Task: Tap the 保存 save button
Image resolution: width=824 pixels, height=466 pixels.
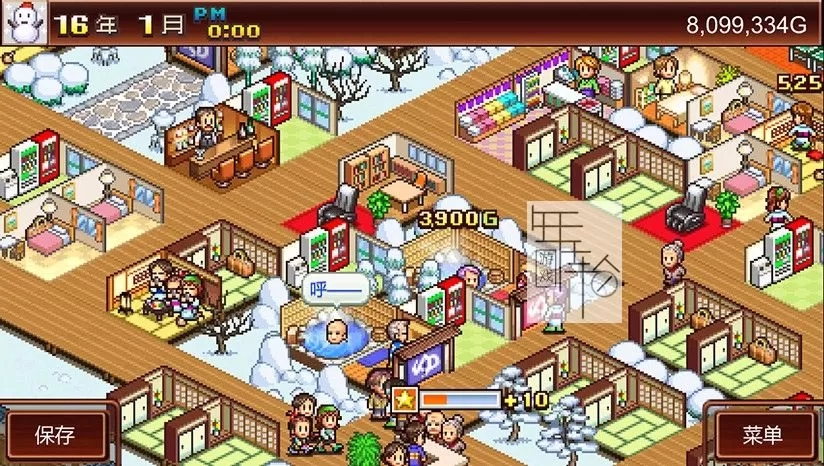Action: (56, 435)
